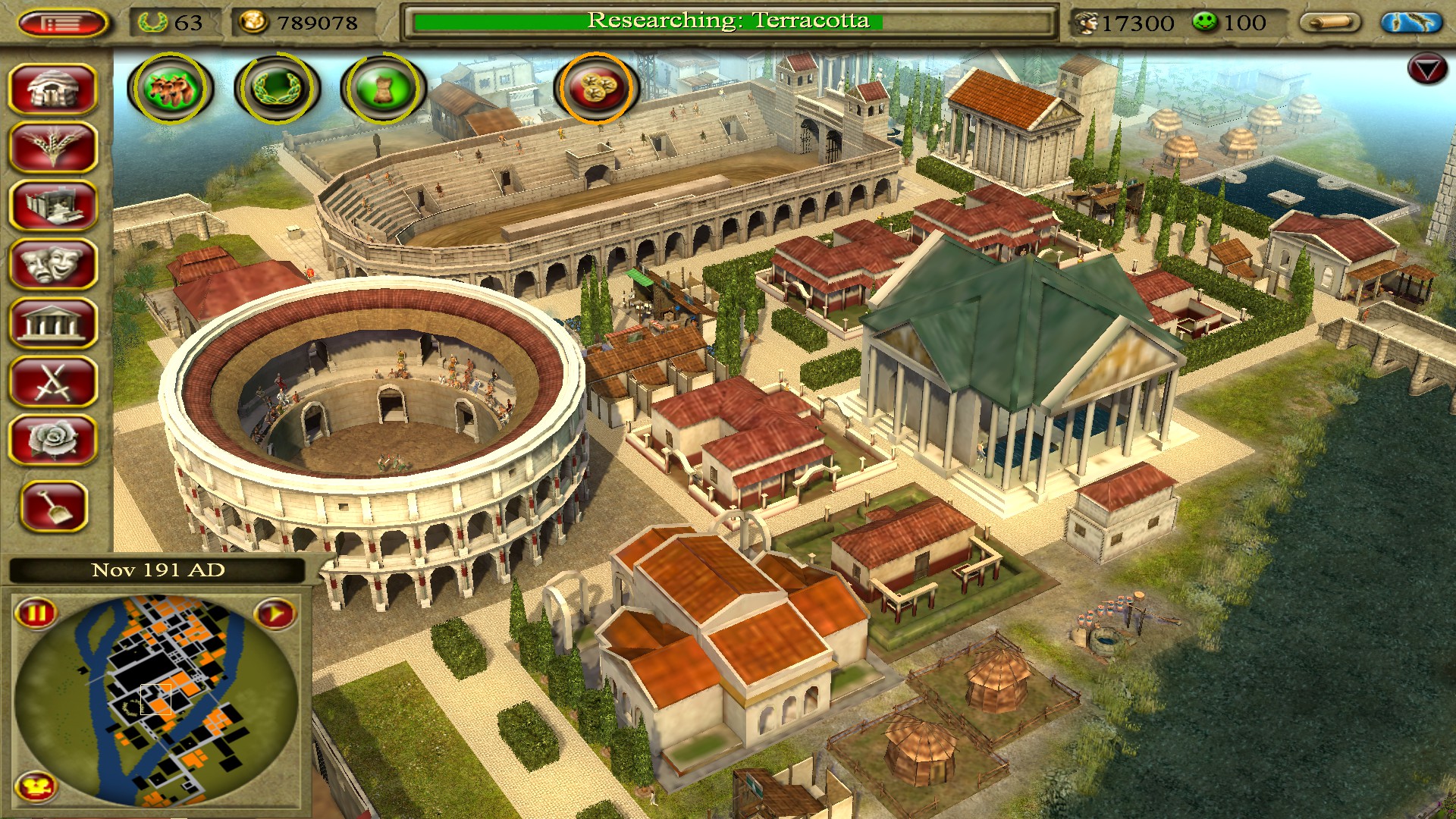
Task: Open the rose decoration category
Action: (x=53, y=440)
